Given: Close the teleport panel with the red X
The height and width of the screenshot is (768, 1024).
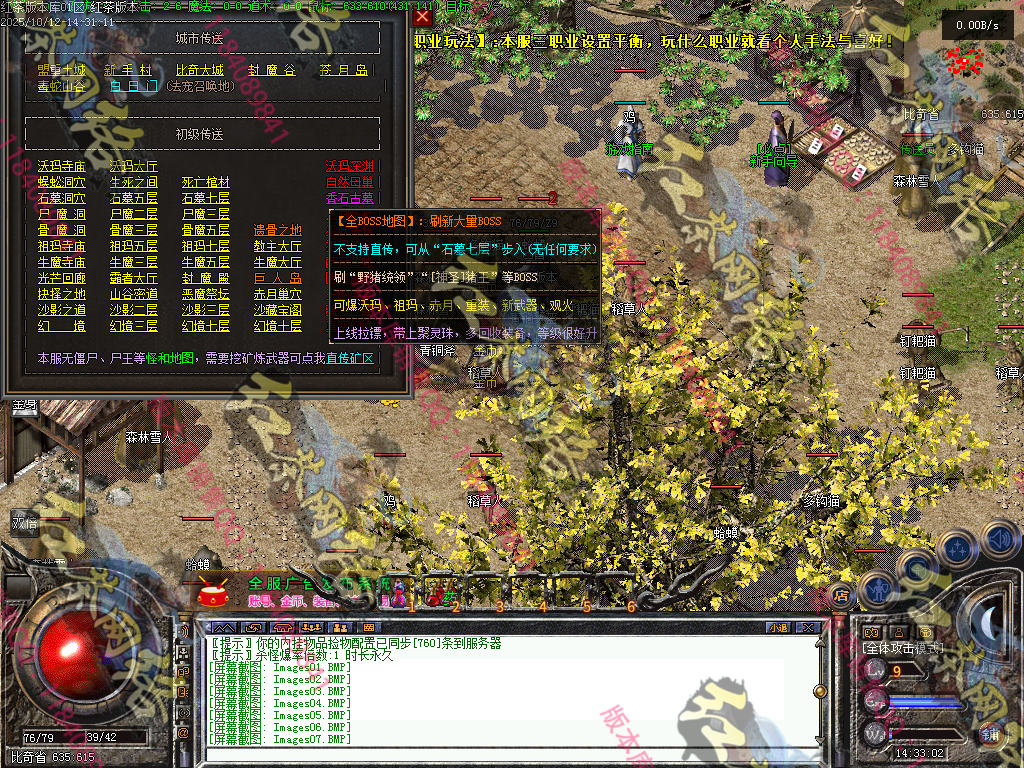Looking at the screenshot, I should coord(423,17).
